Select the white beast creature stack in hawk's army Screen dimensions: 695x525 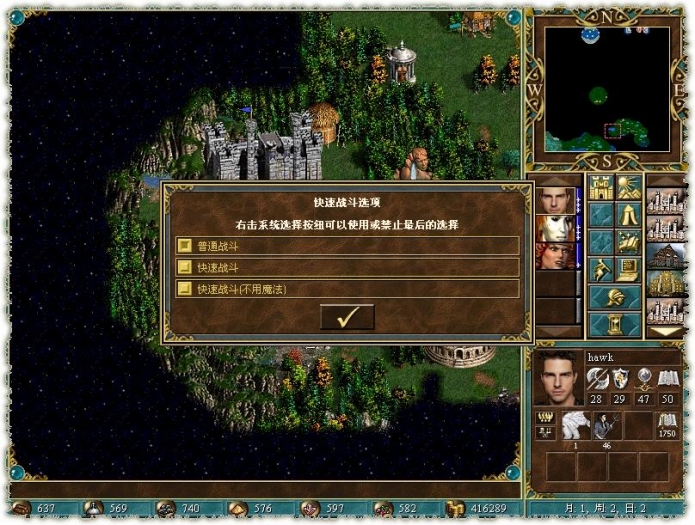coord(575,424)
